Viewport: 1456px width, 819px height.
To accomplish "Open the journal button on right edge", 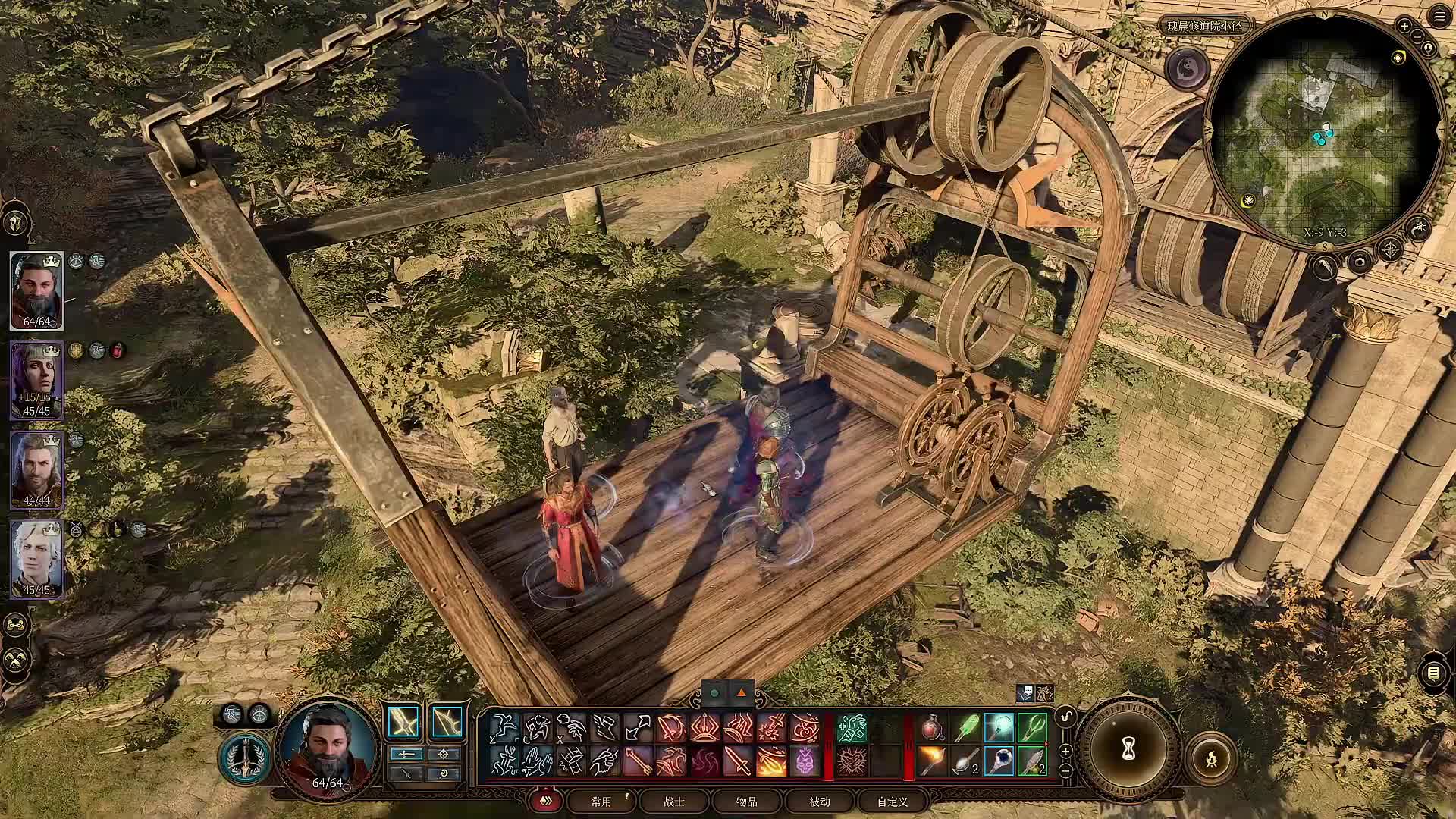I will tap(1432, 673).
